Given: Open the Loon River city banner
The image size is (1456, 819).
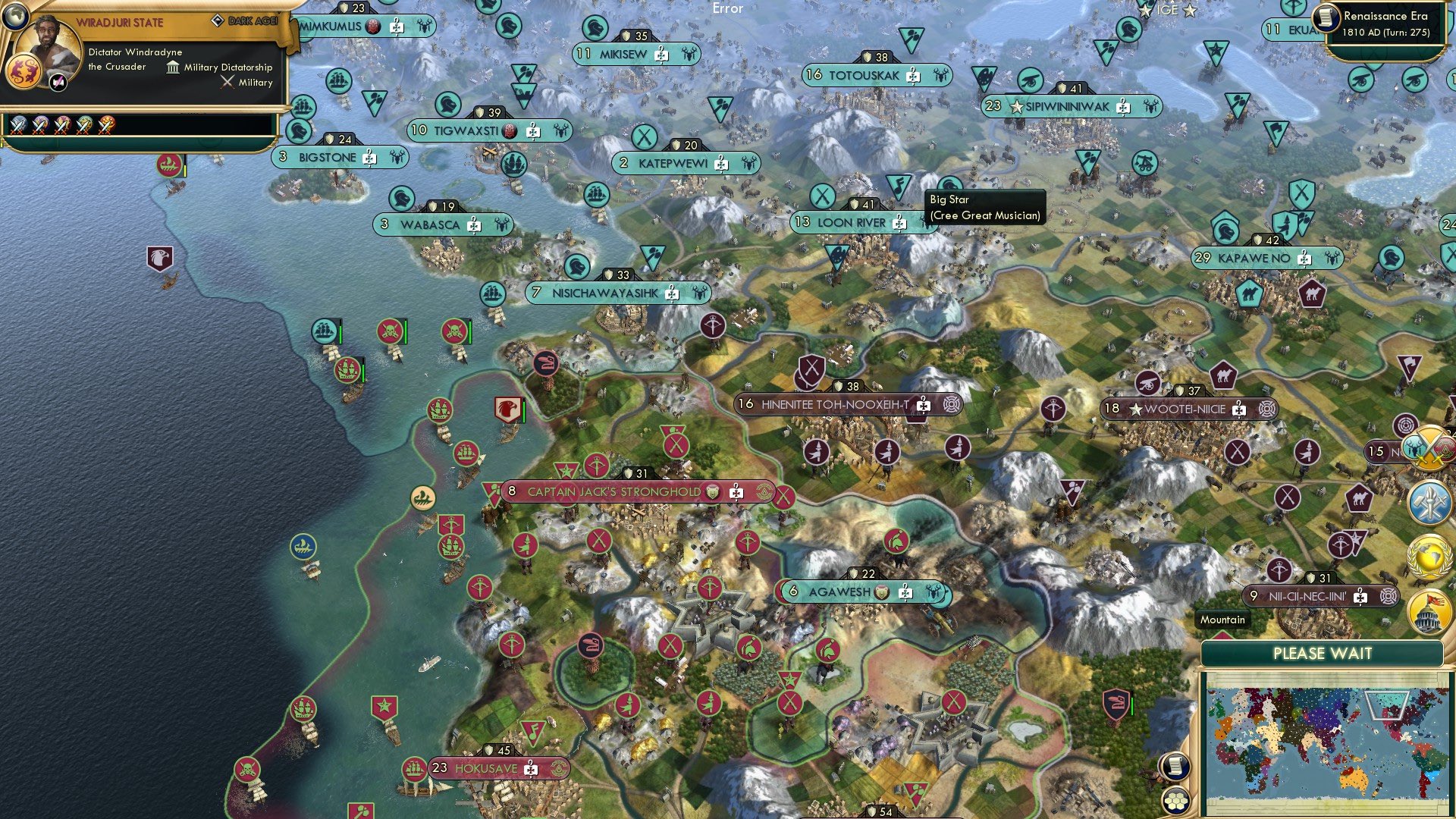Looking at the screenshot, I should point(849,222).
